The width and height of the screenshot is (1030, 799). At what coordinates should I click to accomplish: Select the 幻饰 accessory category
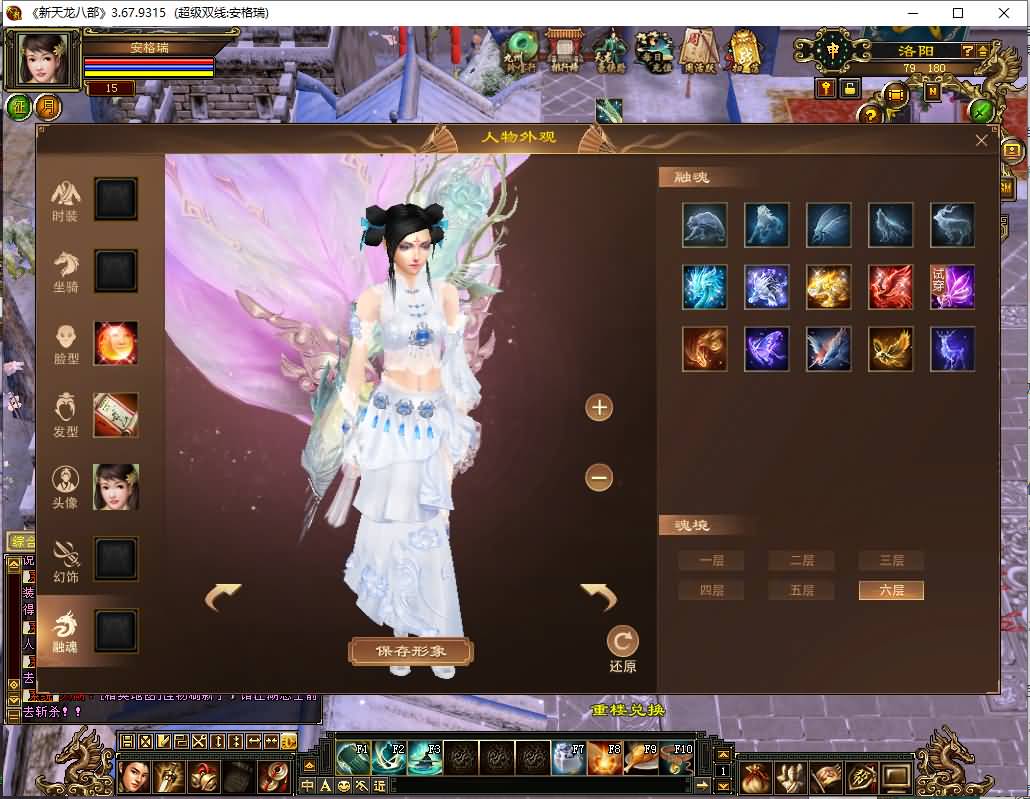point(66,559)
